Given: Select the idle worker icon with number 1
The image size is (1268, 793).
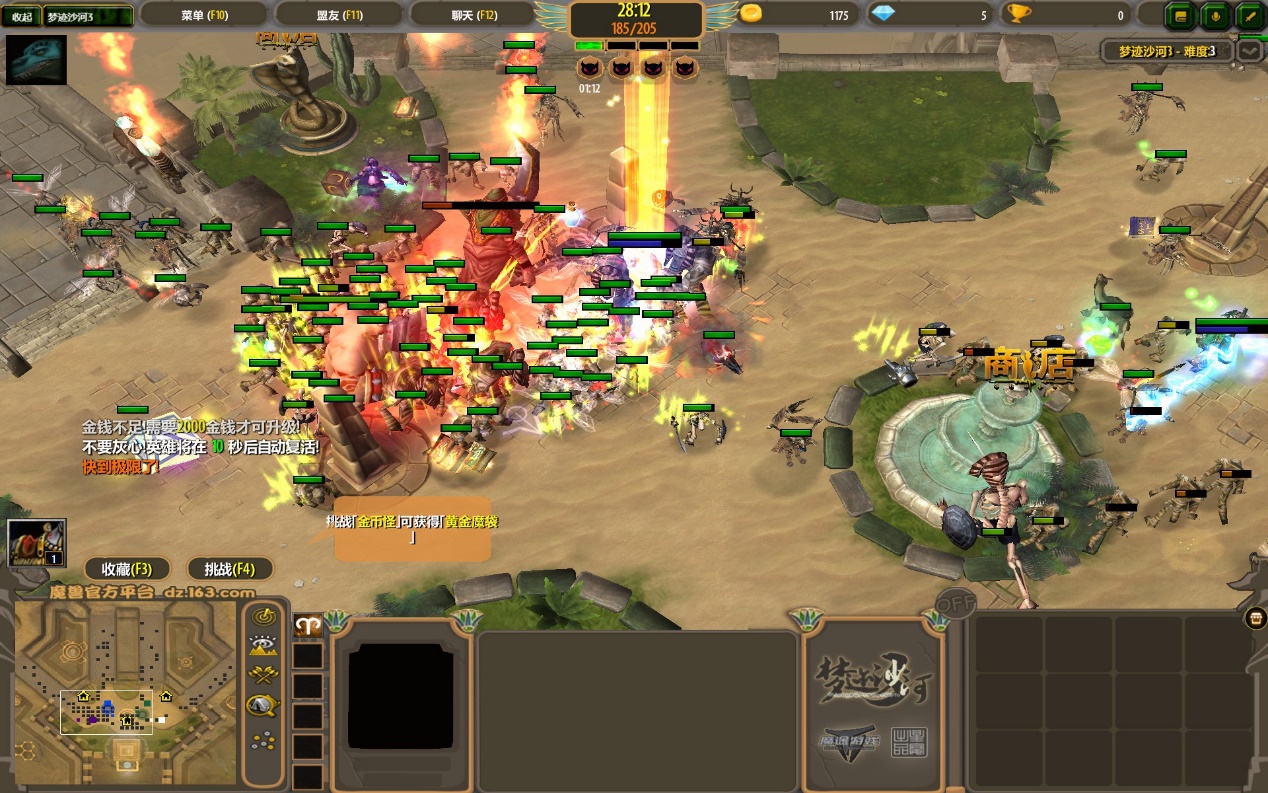Looking at the screenshot, I should (x=37, y=544).
